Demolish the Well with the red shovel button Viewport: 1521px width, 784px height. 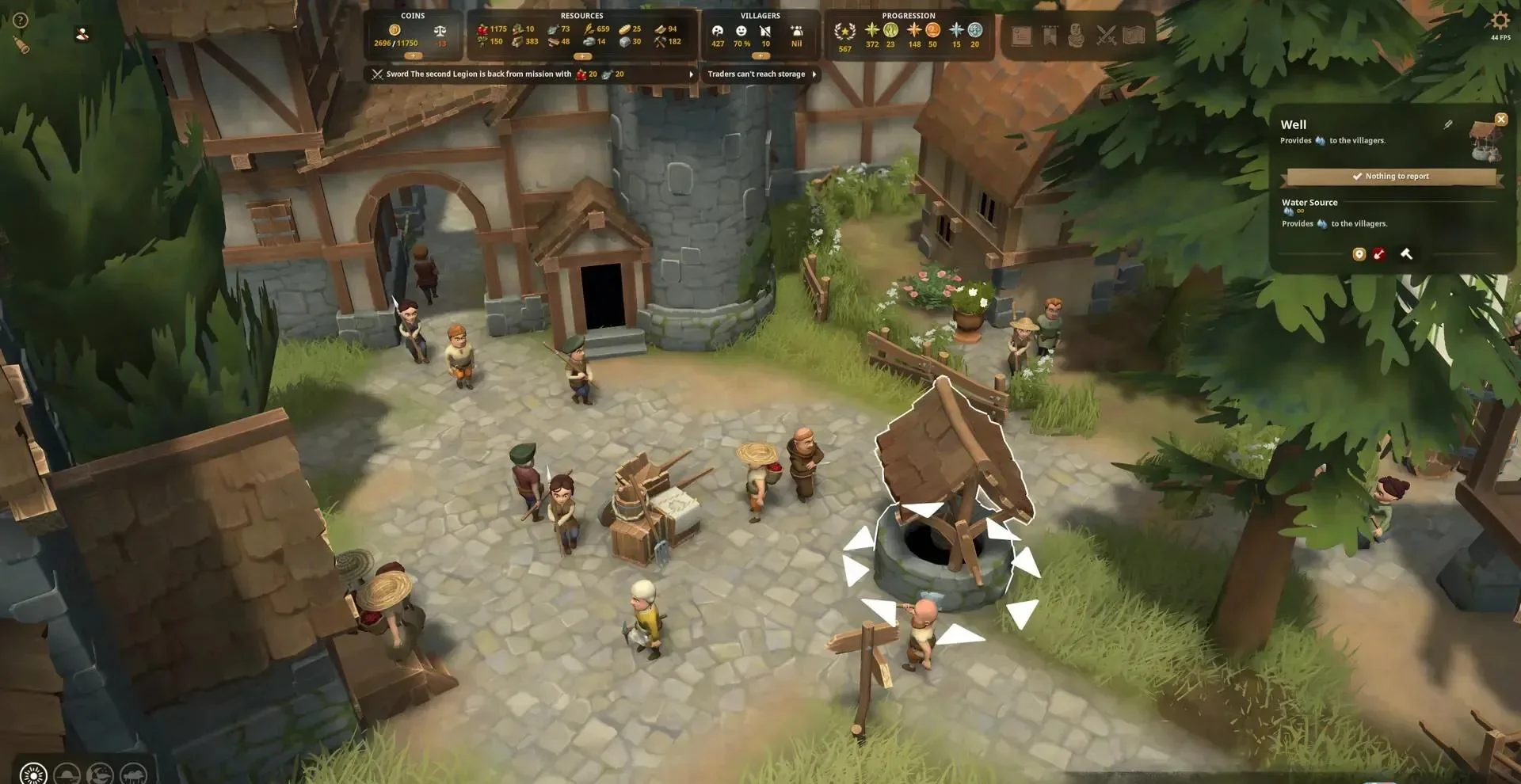tap(1379, 254)
